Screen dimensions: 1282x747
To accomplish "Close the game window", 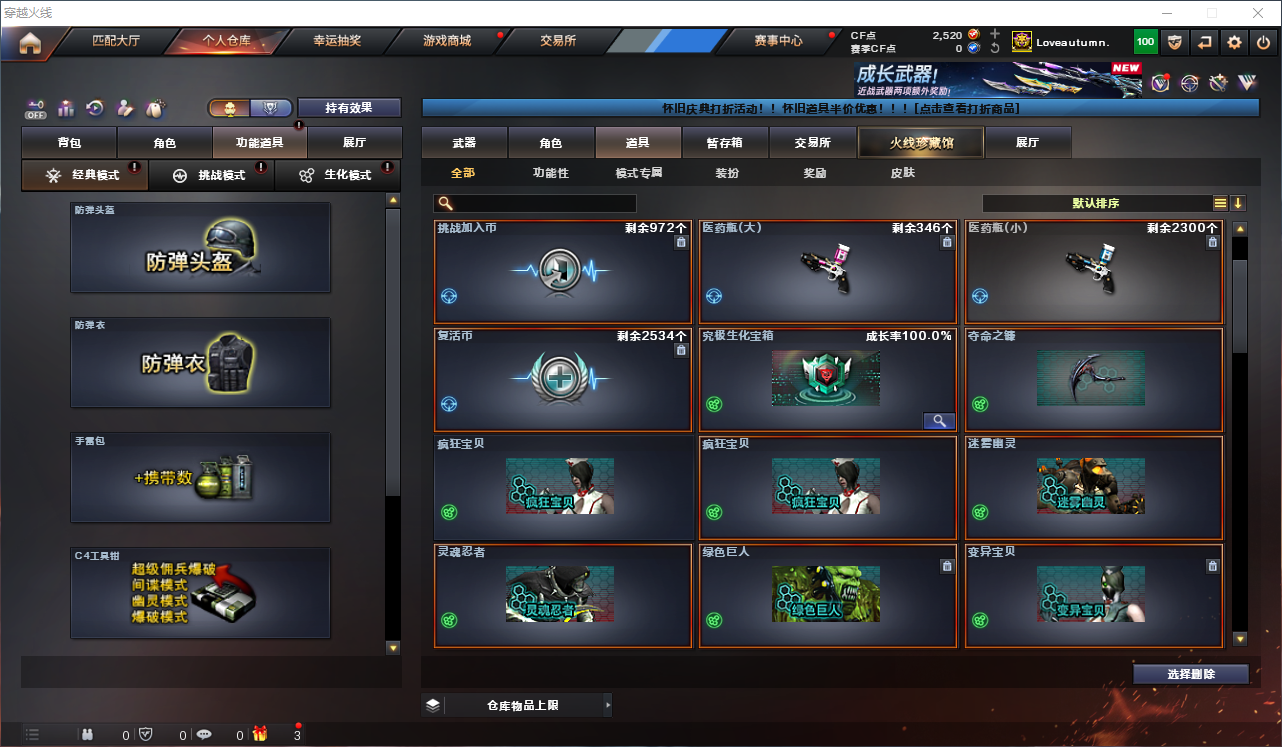I will pyautogui.click(x=1257, y=13).
